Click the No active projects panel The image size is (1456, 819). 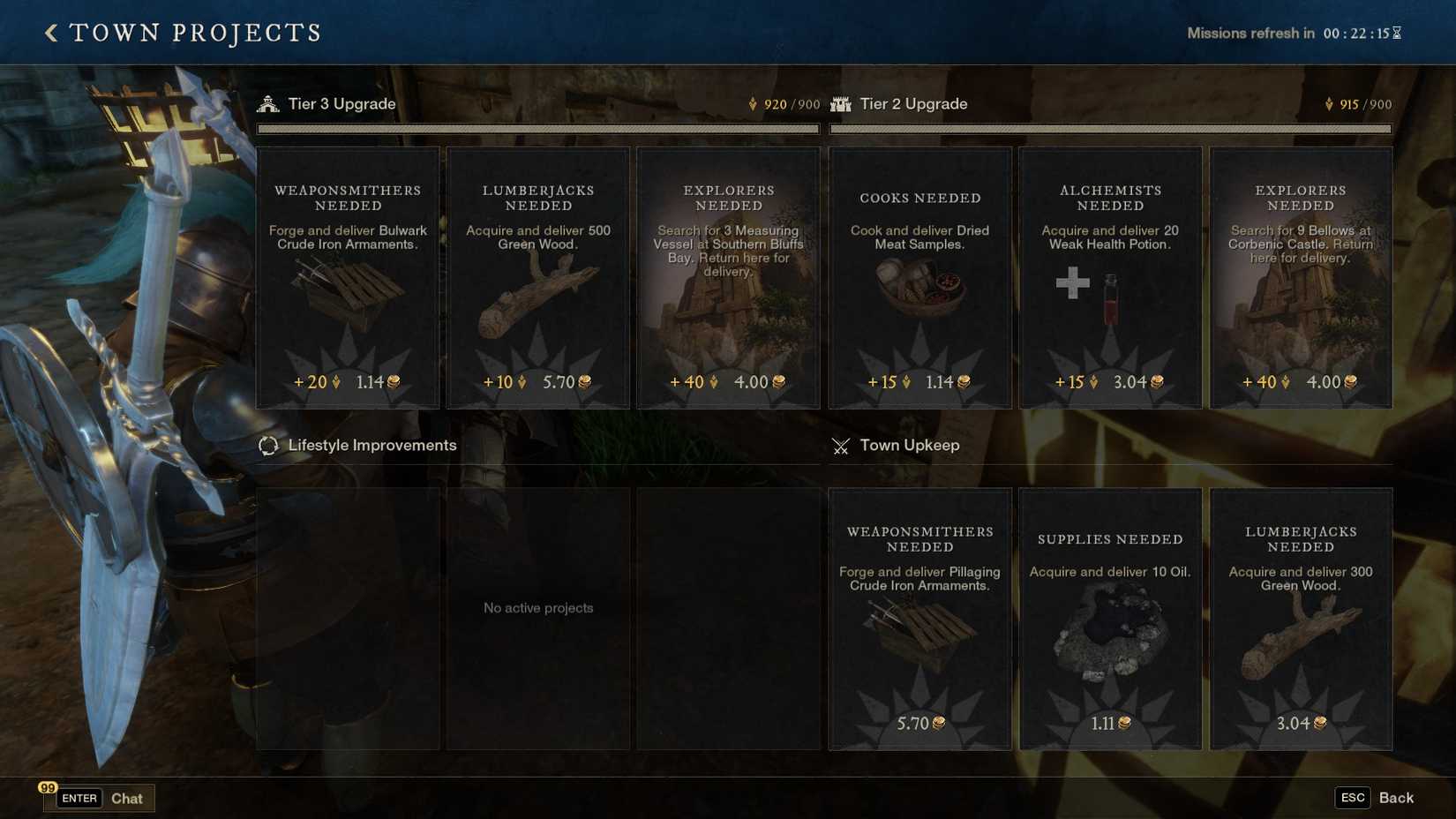(x=537, y=607)
